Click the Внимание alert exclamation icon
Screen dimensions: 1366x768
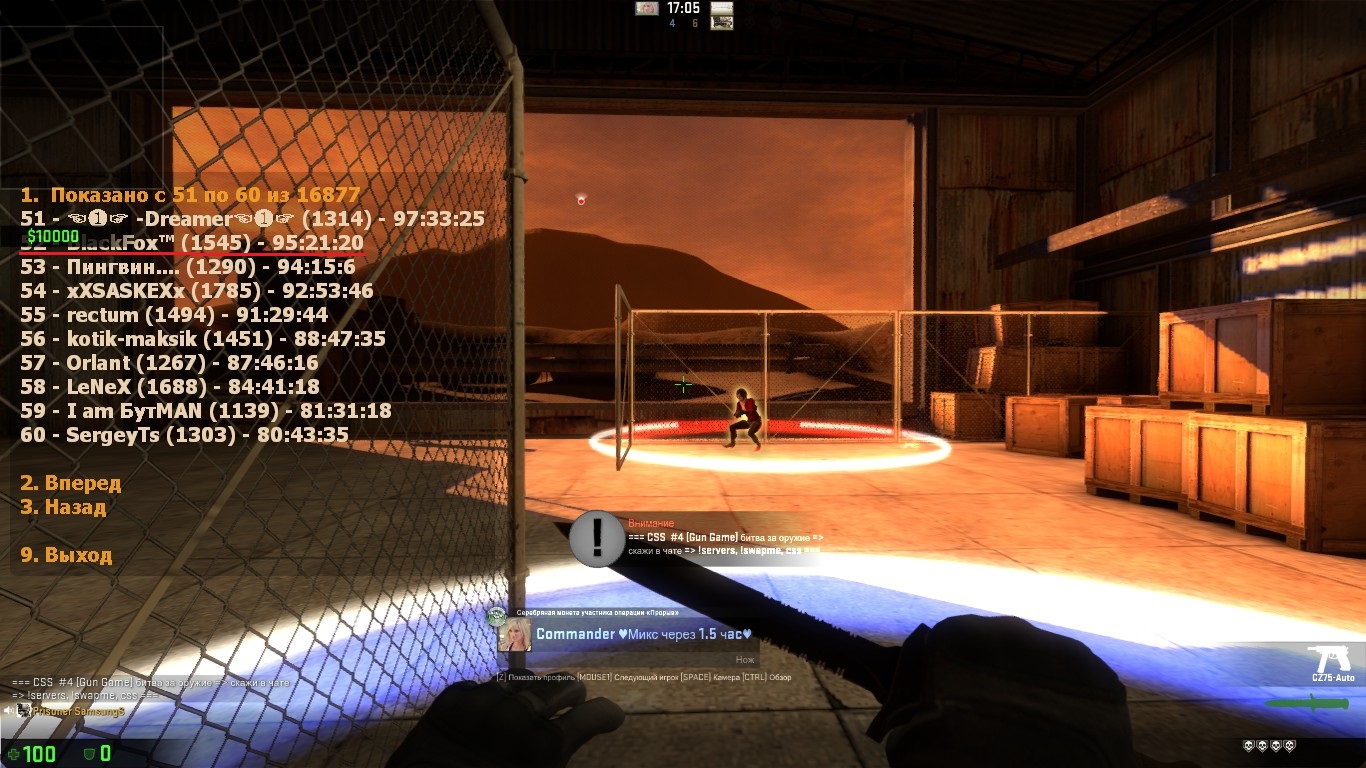(597, 539)
